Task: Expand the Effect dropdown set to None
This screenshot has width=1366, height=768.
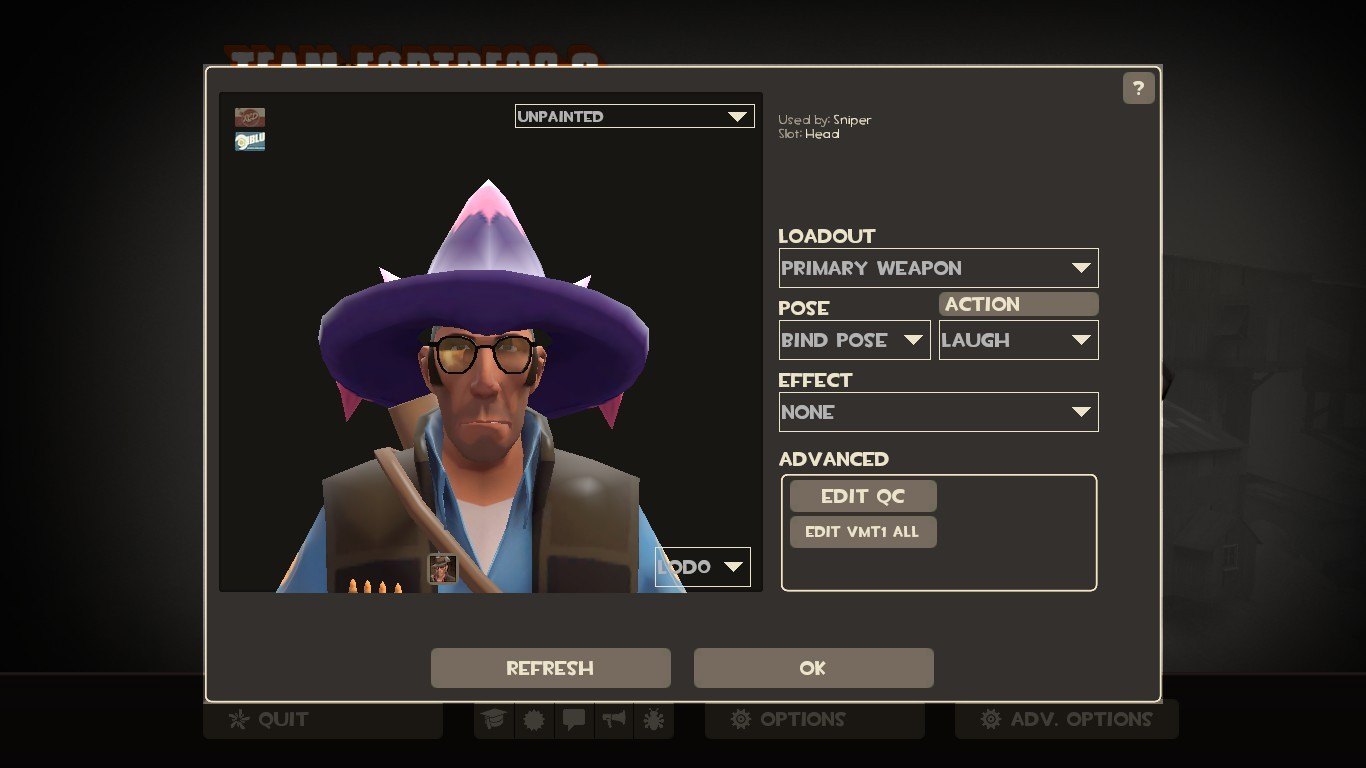Action: tap(938, 412)
